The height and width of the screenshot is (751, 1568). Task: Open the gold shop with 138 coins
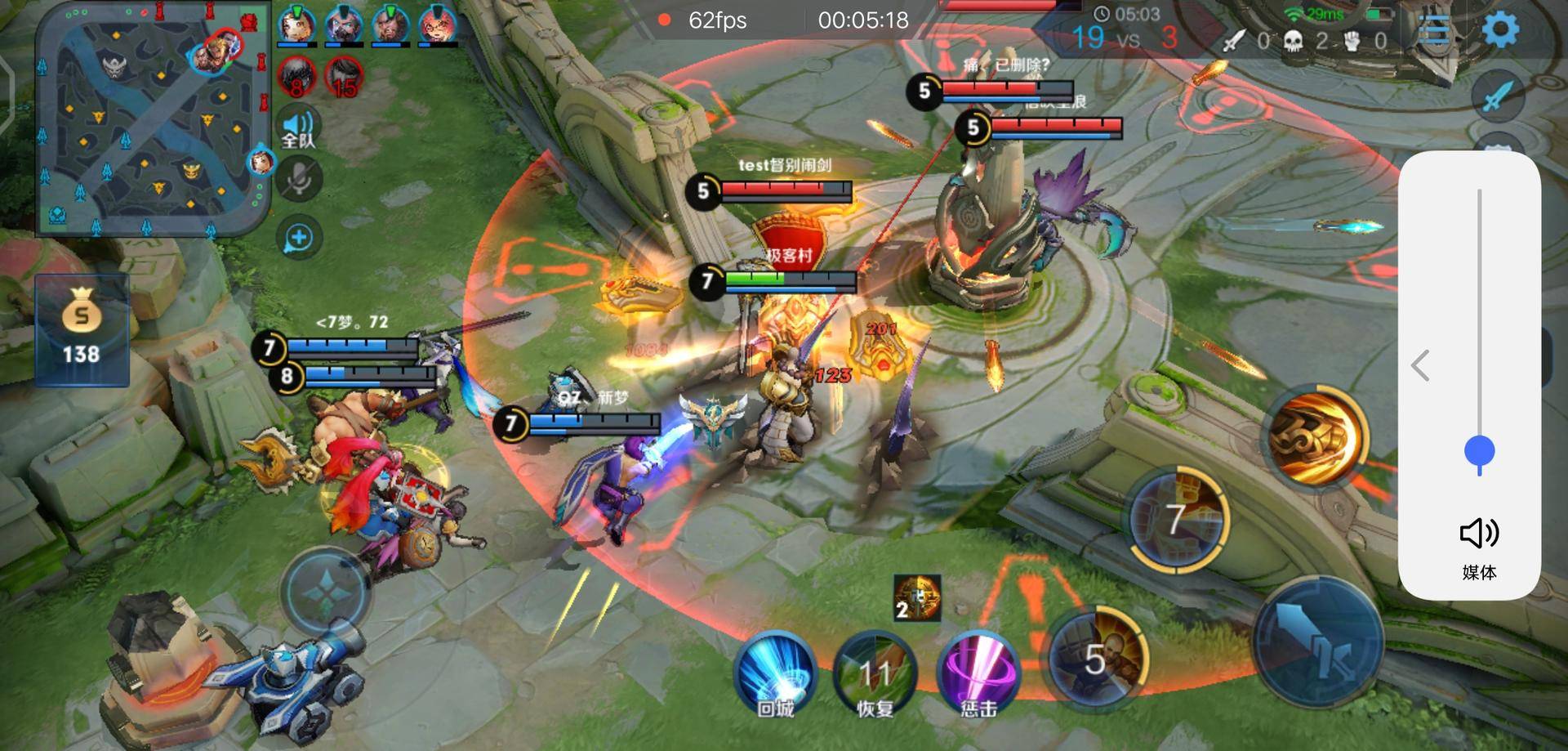[x=82, y=330]
